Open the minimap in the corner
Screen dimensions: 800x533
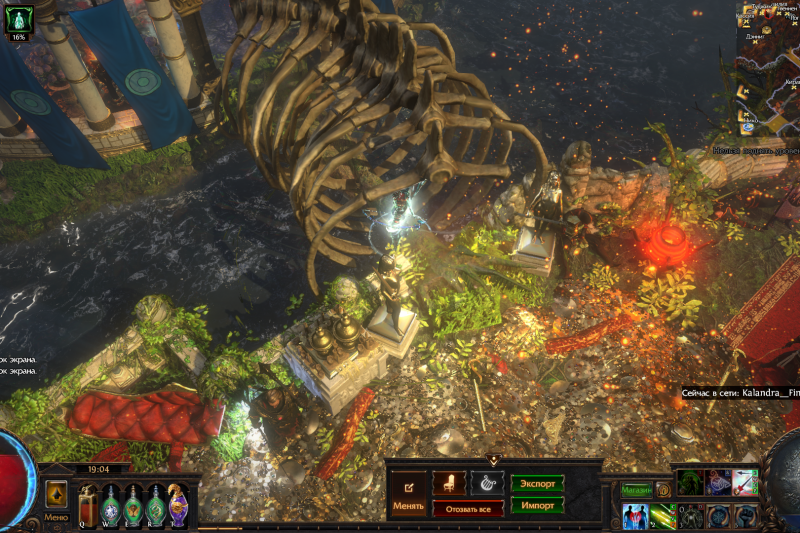pyautogui.click(x=768, y=70)
